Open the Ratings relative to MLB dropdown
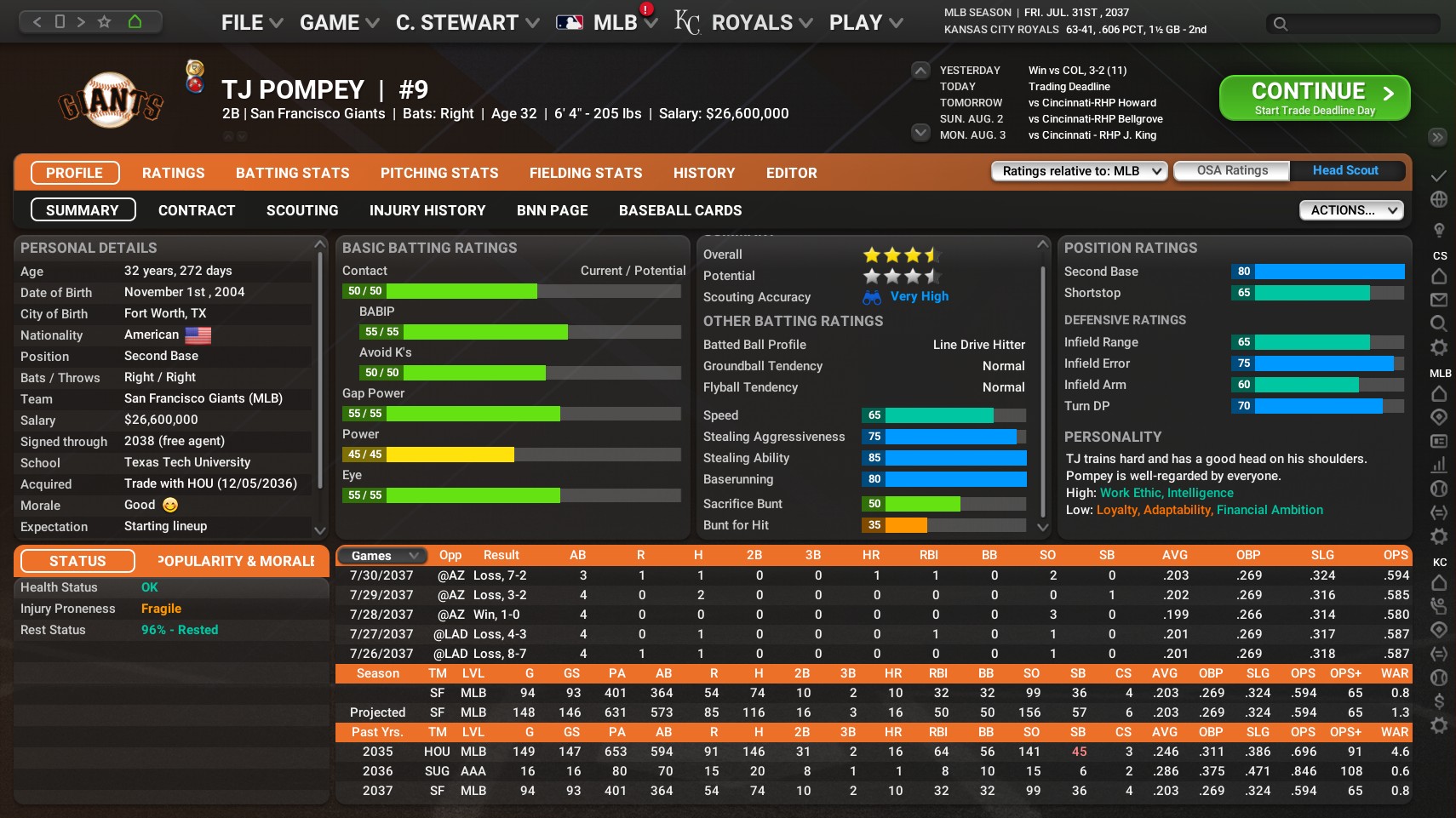 1078,171
